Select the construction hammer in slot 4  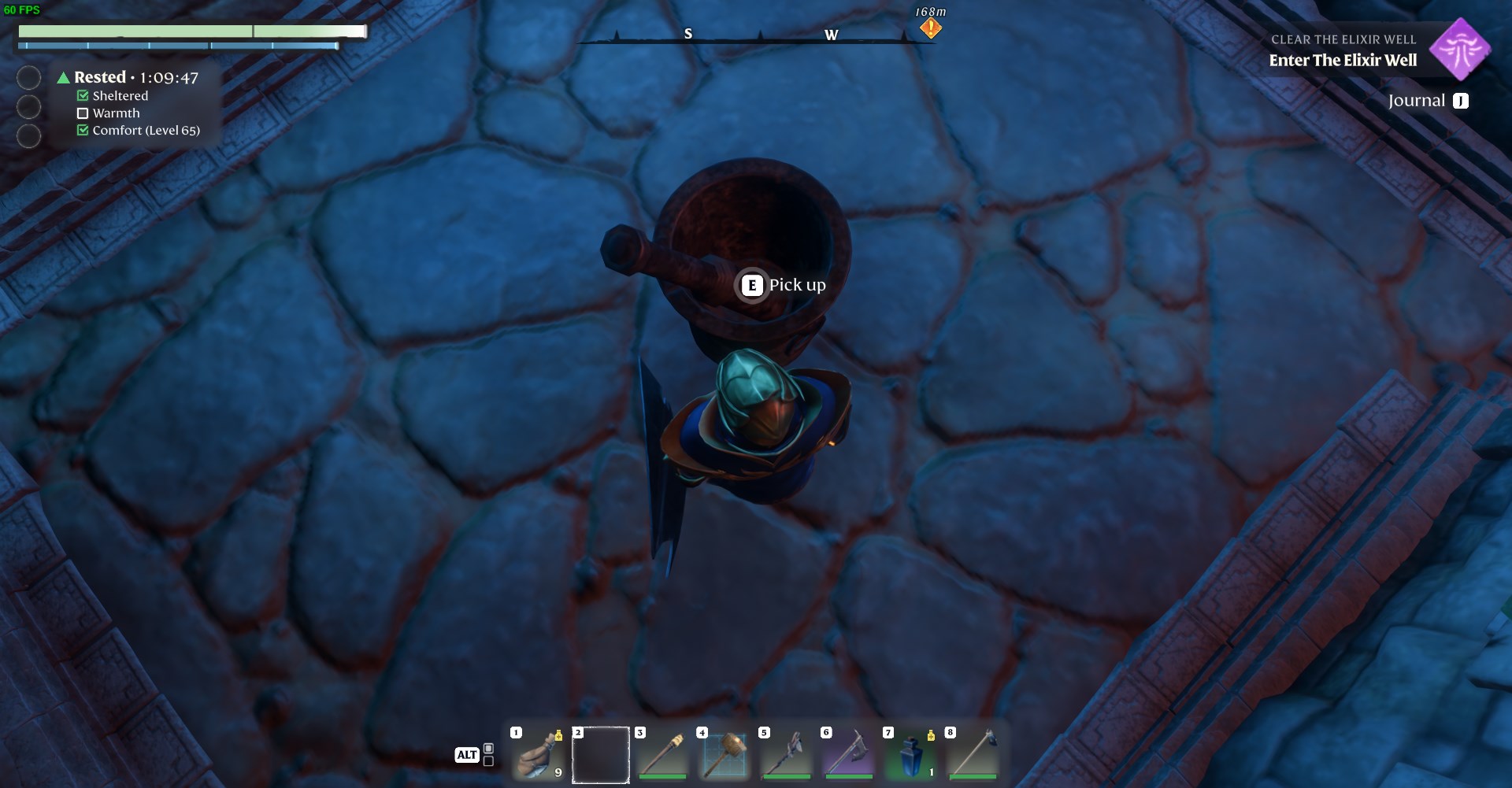click(724, 755)
